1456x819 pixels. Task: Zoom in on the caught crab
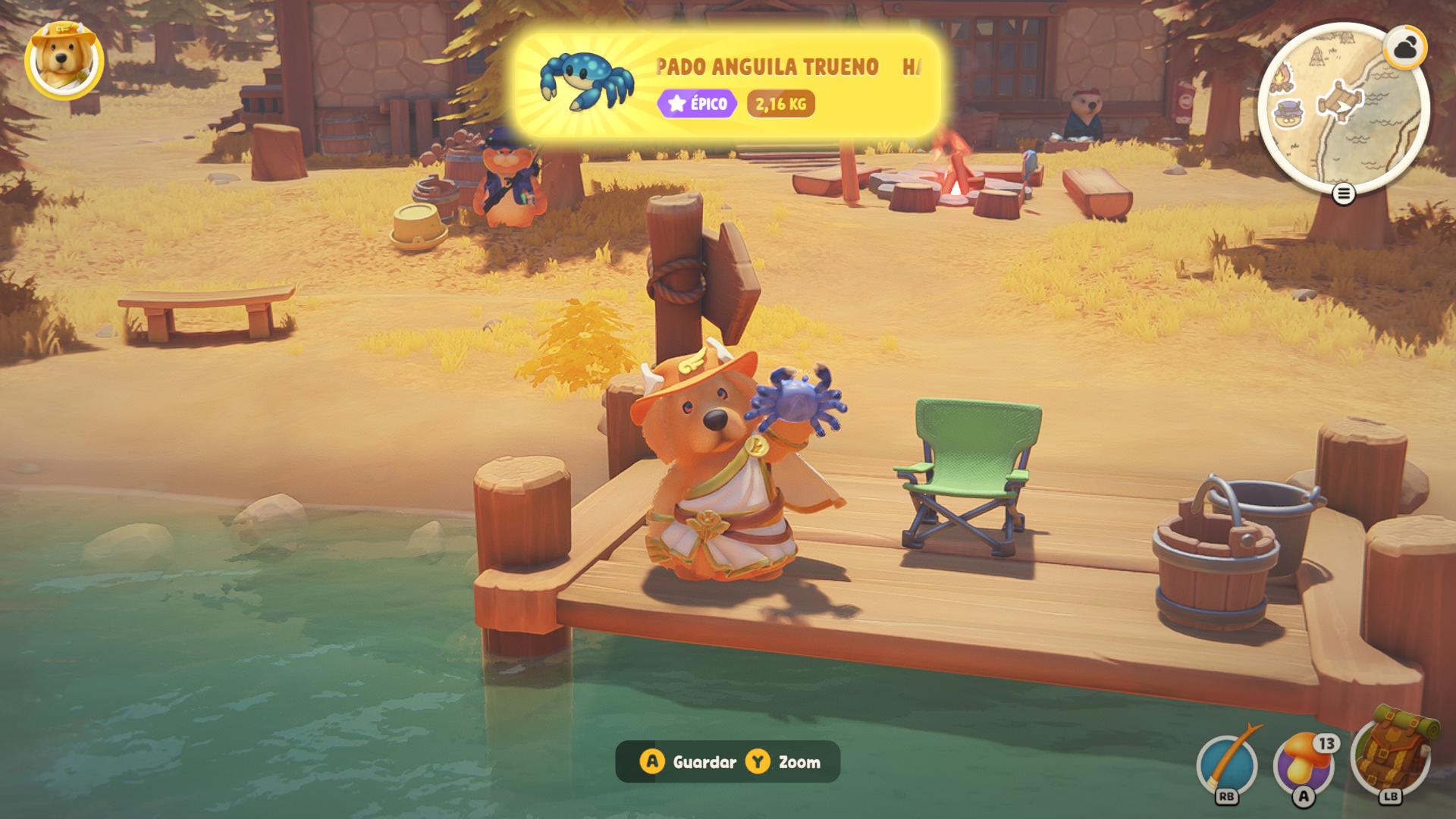784,762
